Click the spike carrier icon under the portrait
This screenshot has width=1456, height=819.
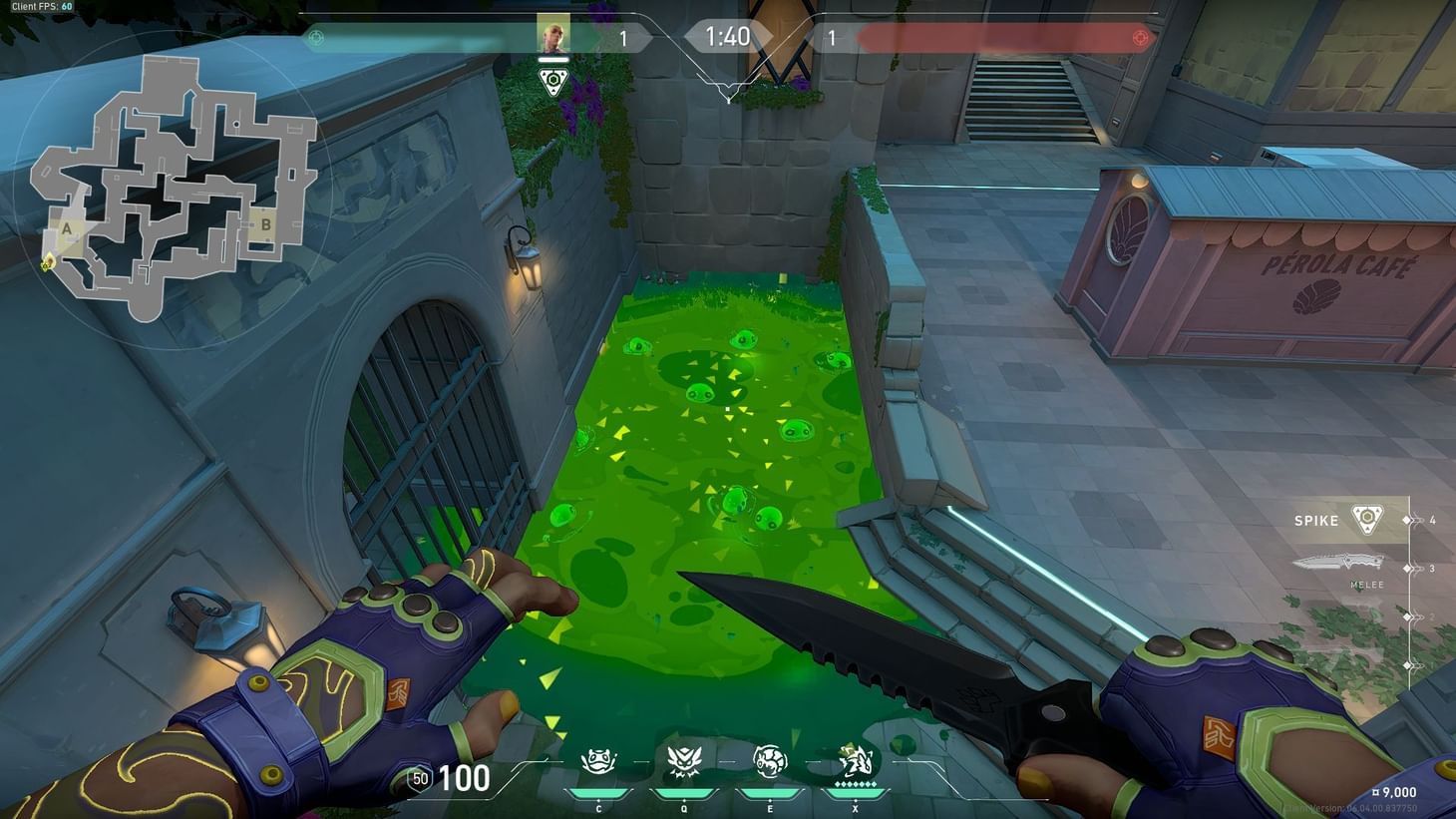[552, 82]
